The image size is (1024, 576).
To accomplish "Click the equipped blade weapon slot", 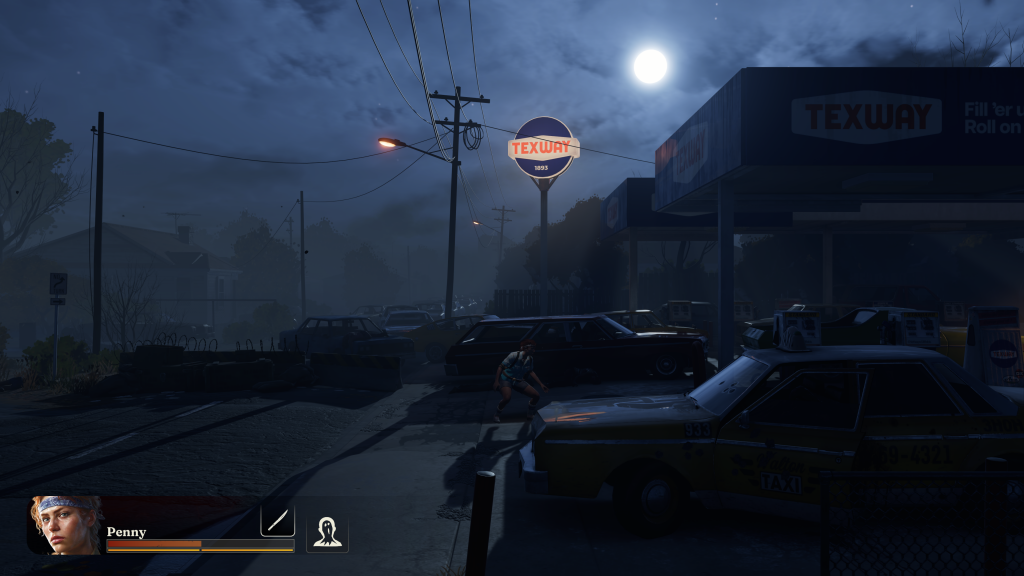I will (277, 520).
